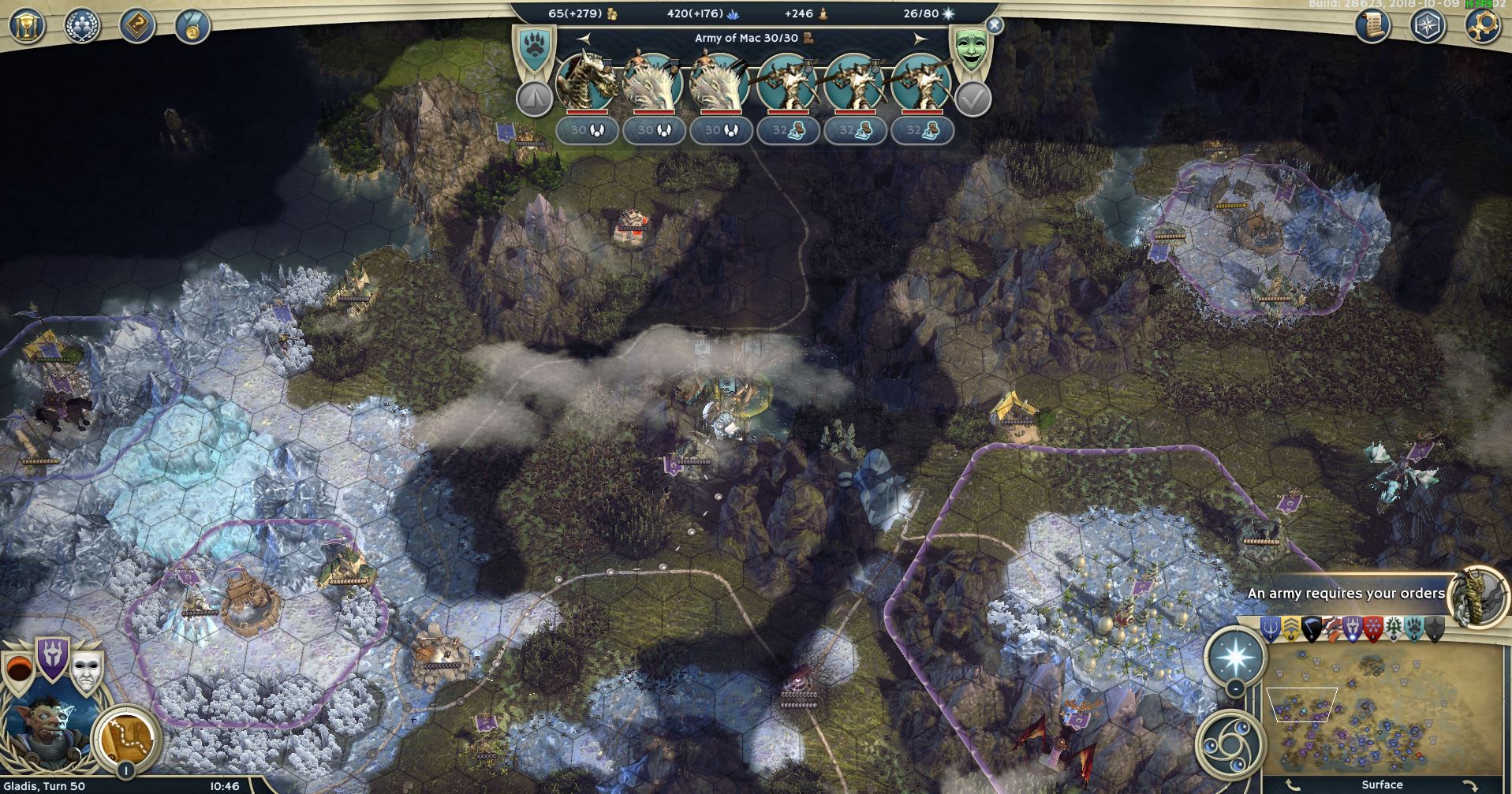
Task: Click the checkmark army done button
Action: click(x=973, y=99)
